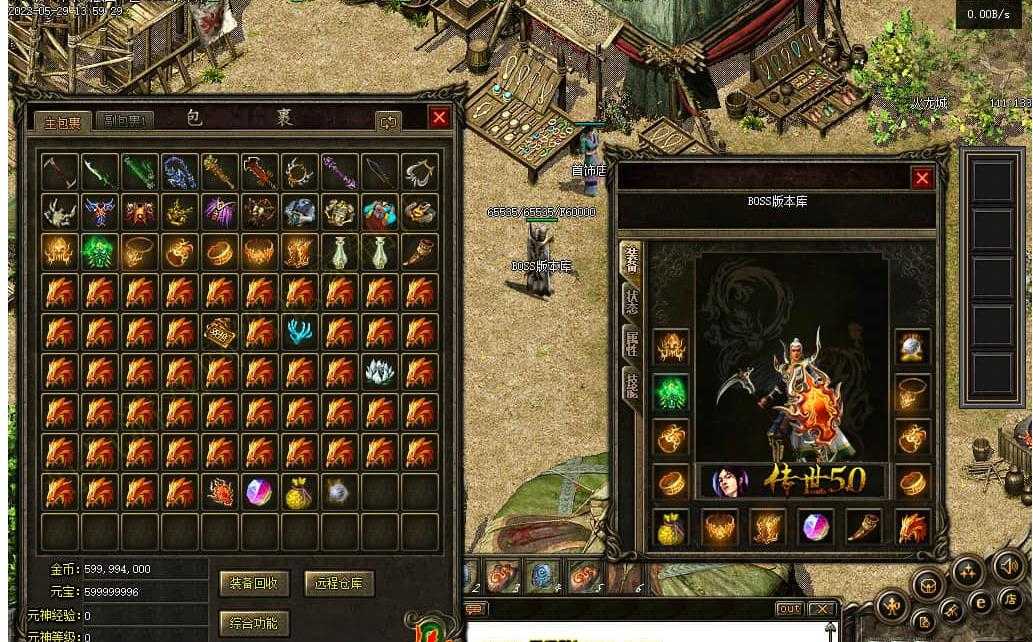Open the 副包裹 secondary bag tab

coord(127,122)
